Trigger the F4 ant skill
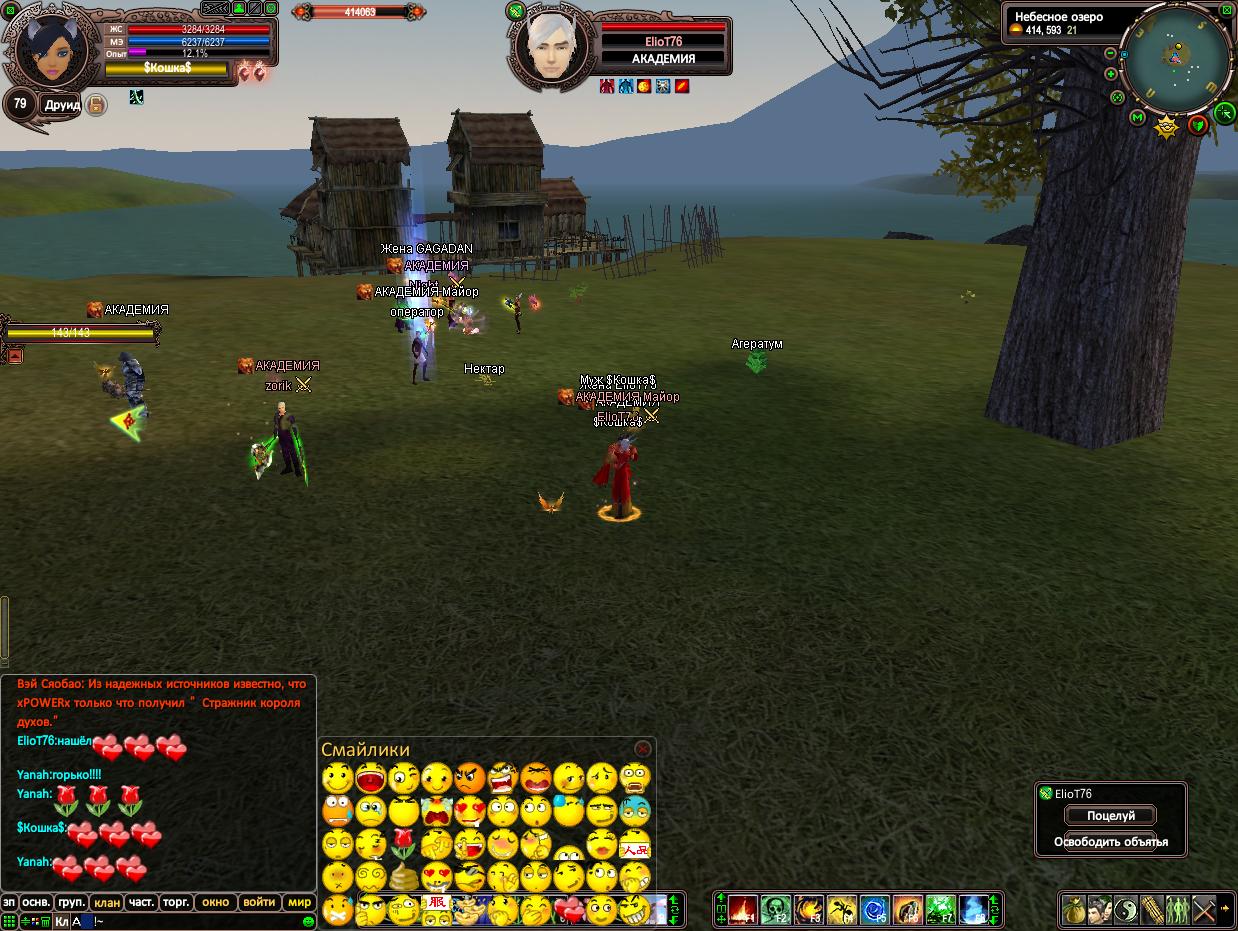The image size is (1238, 931). click(x=842, y=910)
